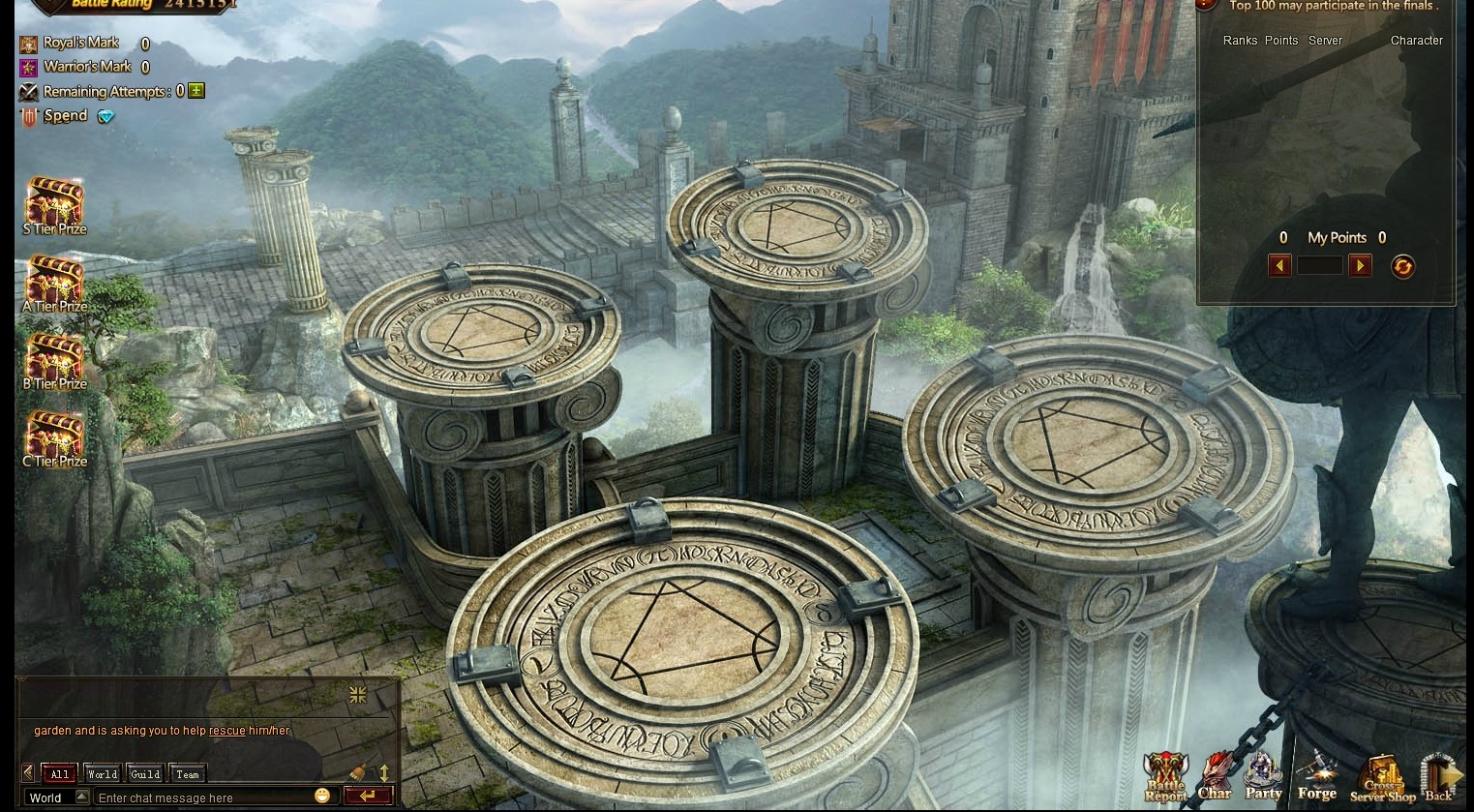The width and height of the screenshot is (1474, 812).
Task: Open the Battle Report
Action: pyautogui.click(x=1165, y=776)
